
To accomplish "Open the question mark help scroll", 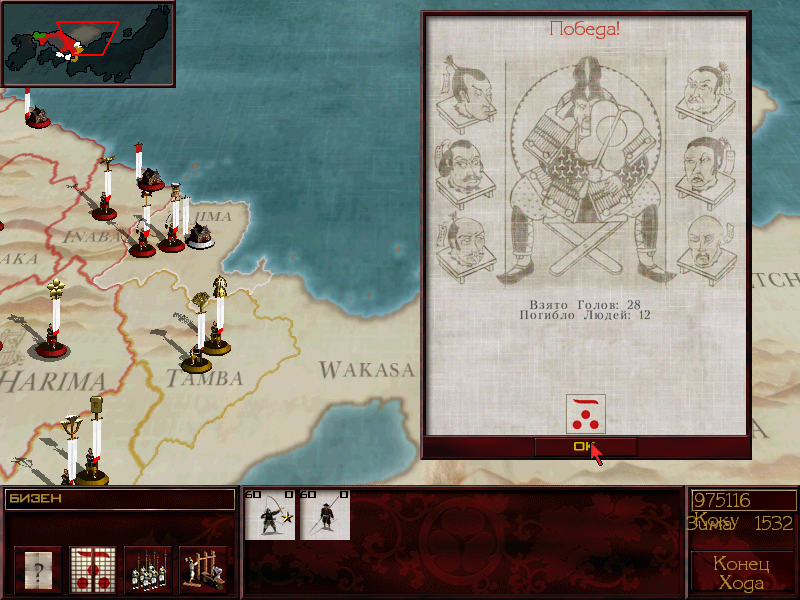I will click(x=38, y=569).
